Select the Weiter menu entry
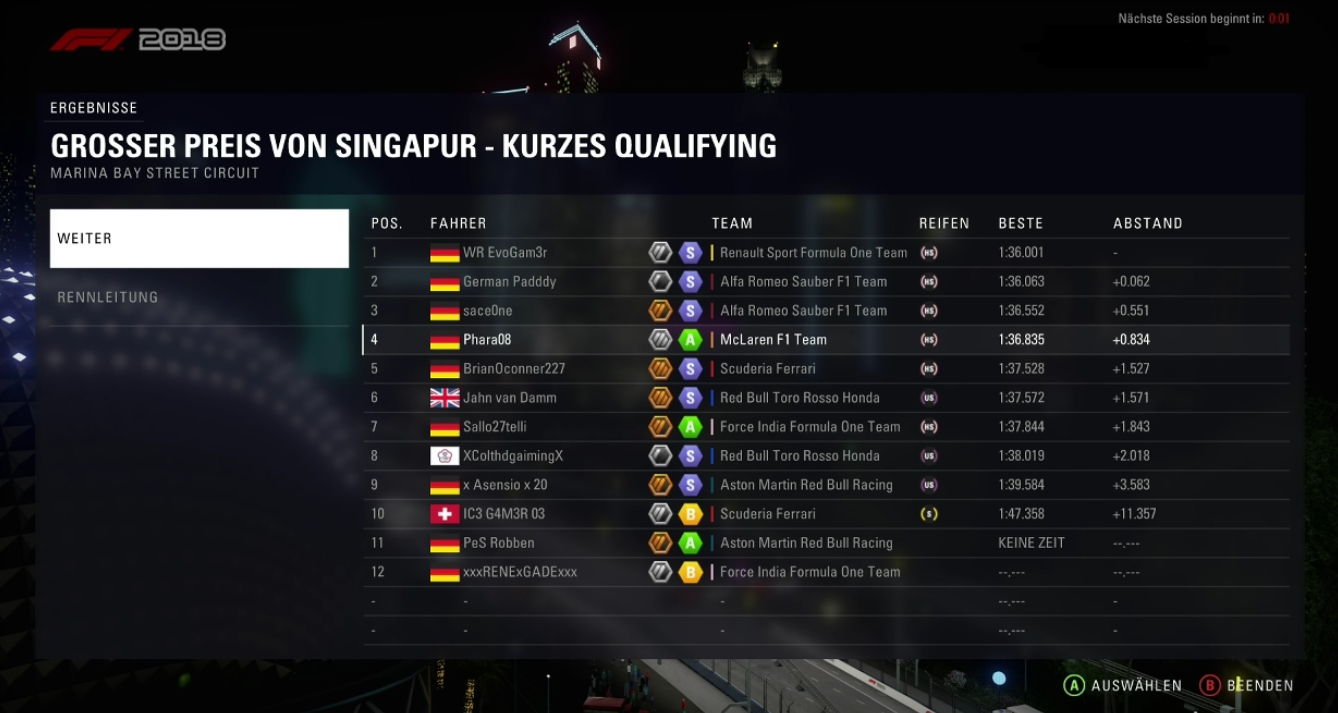 click(199, 239)
